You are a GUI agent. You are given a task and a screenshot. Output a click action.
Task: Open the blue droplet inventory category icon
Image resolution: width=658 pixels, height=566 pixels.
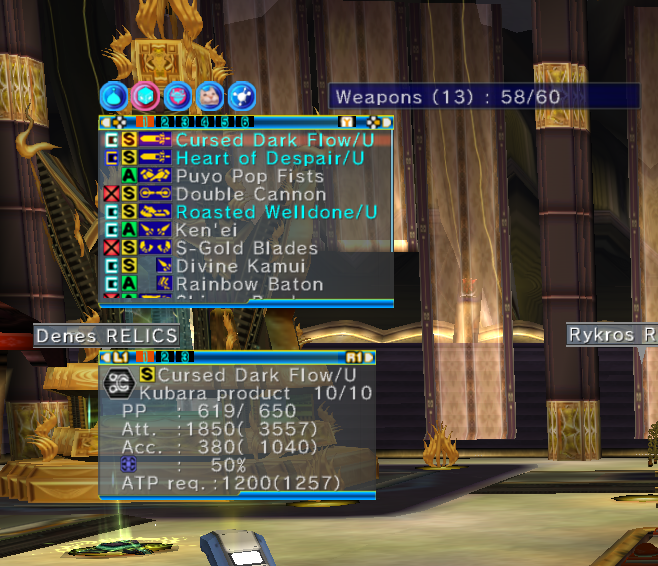(x=112, y=96)
